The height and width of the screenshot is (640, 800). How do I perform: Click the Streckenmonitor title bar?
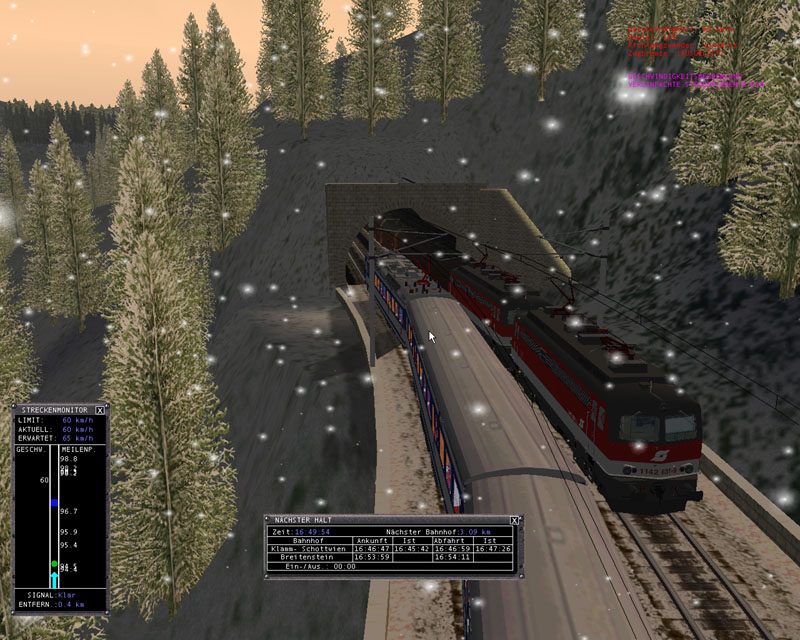point(52,410)
